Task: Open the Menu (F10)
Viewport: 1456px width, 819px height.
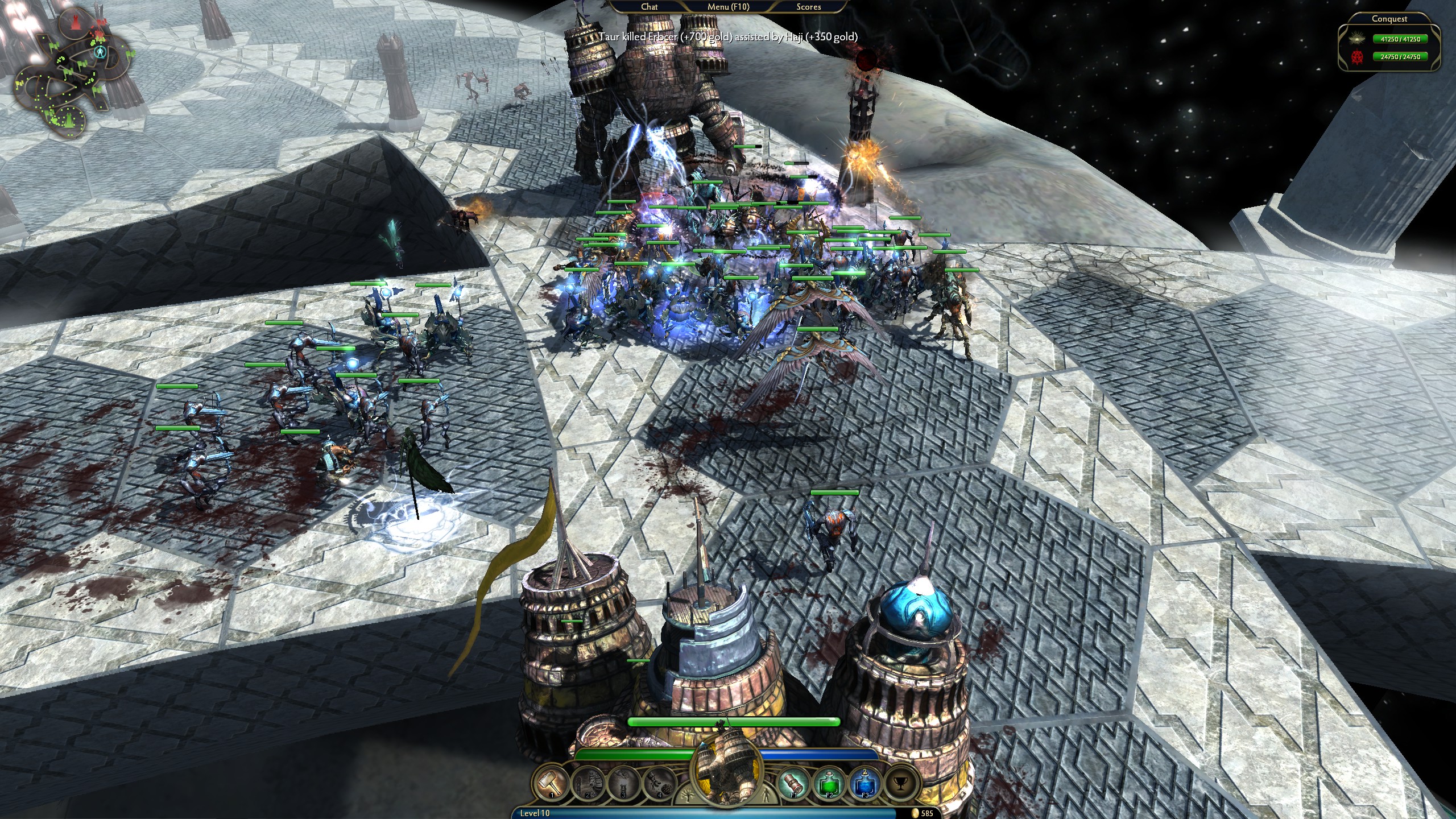Action: click(x=728, y=7)
